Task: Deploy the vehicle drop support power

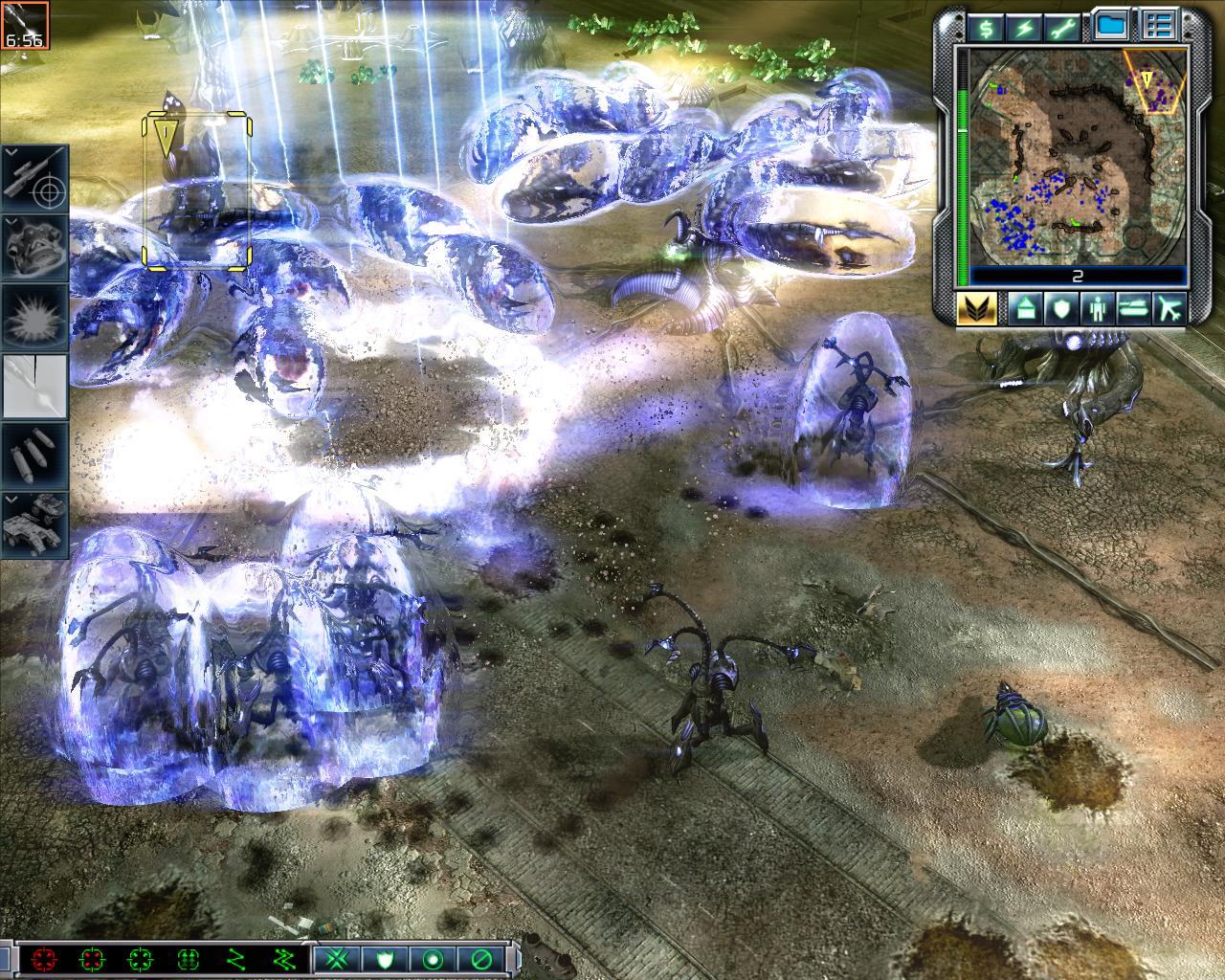Action: click(34, 524)
